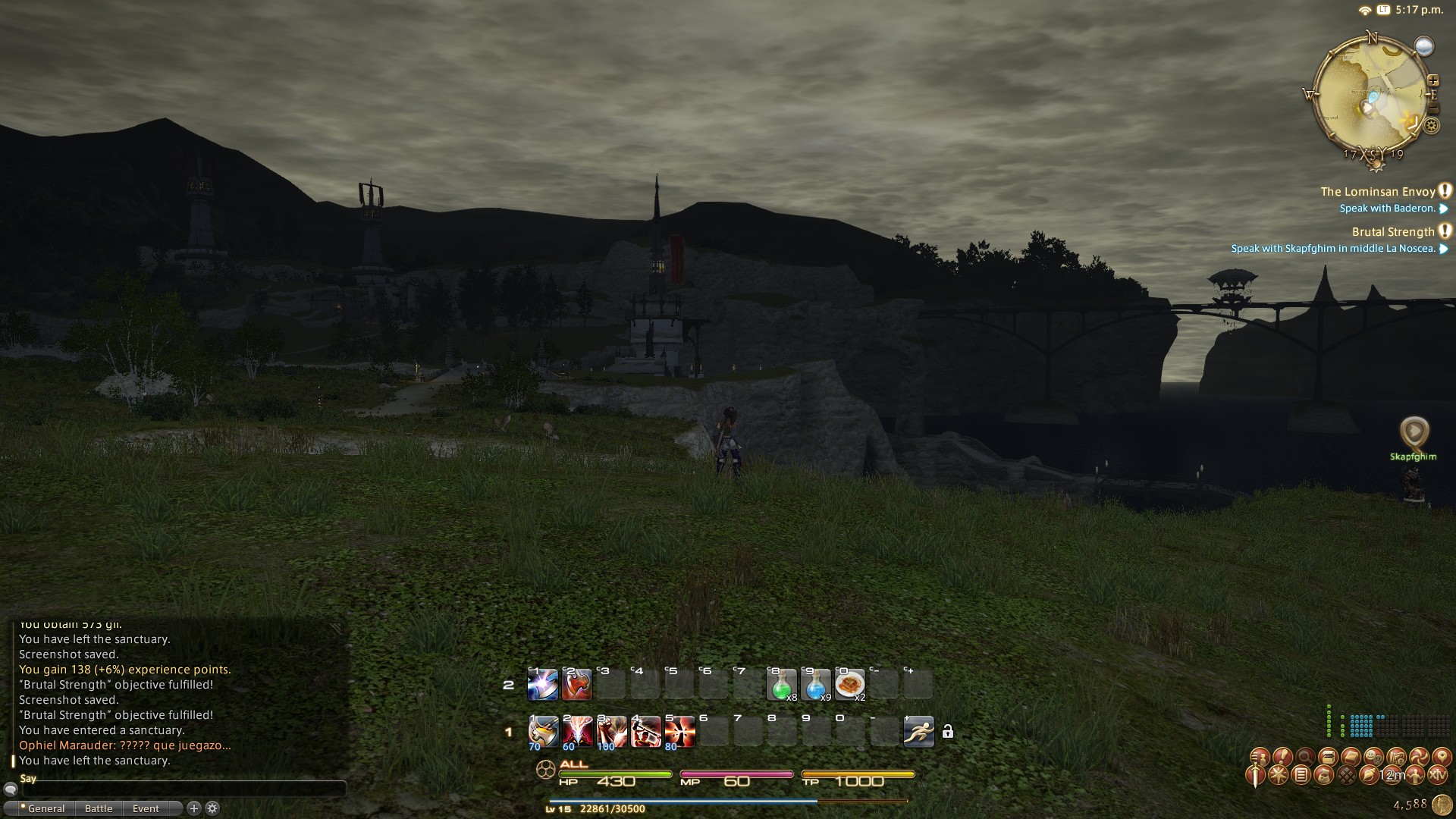Activate the Sprint running-figure ability
Screen dimensions: 1456x819
pos(918,732)
